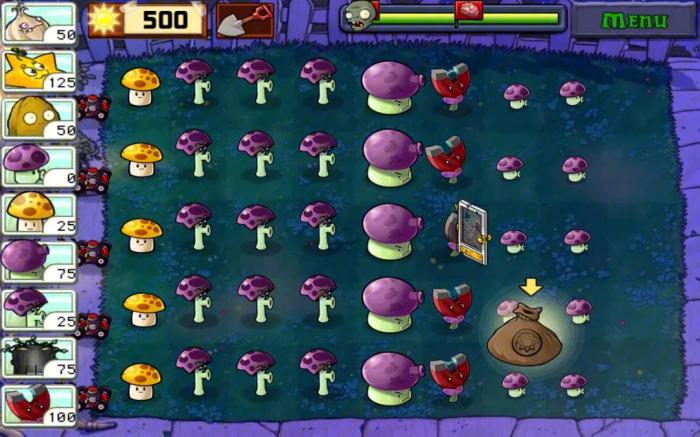The height and width of the screenshot is (437, 700).
Task: Choose the Starfruit seed packet
Action: 38,70
